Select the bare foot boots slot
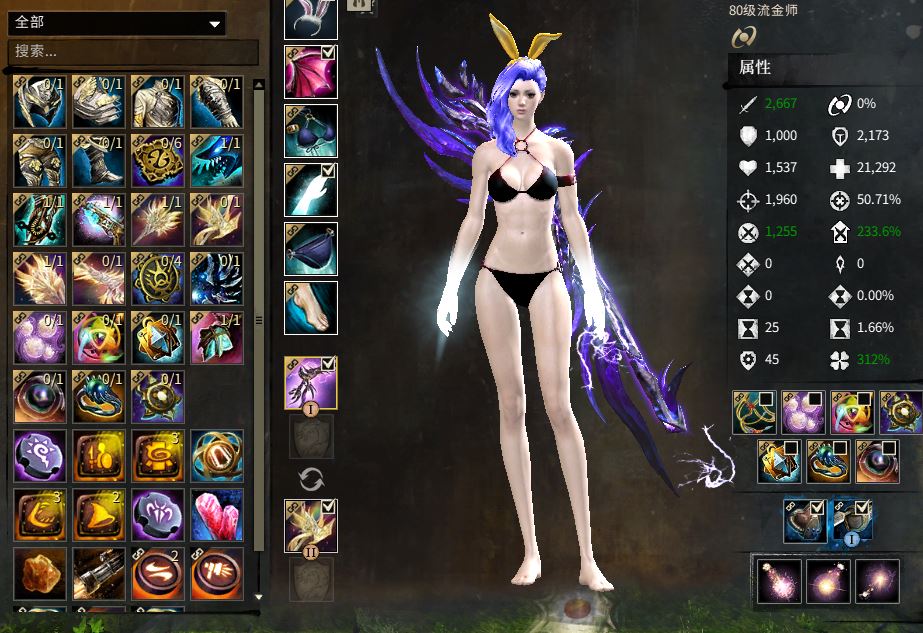923x633 pixels. click(311, 308)
